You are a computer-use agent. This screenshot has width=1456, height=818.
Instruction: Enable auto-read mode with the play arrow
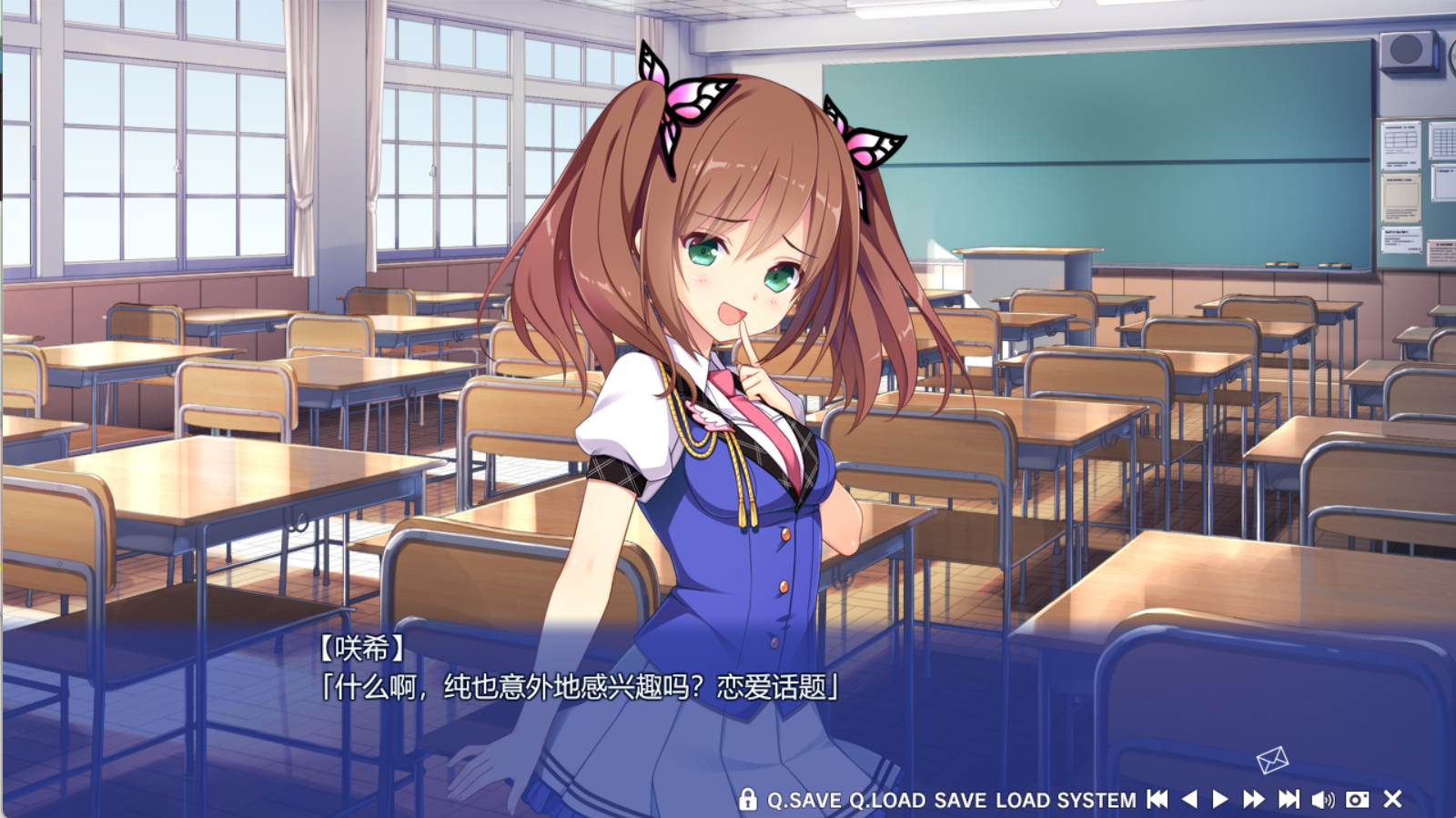[1219, 801]
